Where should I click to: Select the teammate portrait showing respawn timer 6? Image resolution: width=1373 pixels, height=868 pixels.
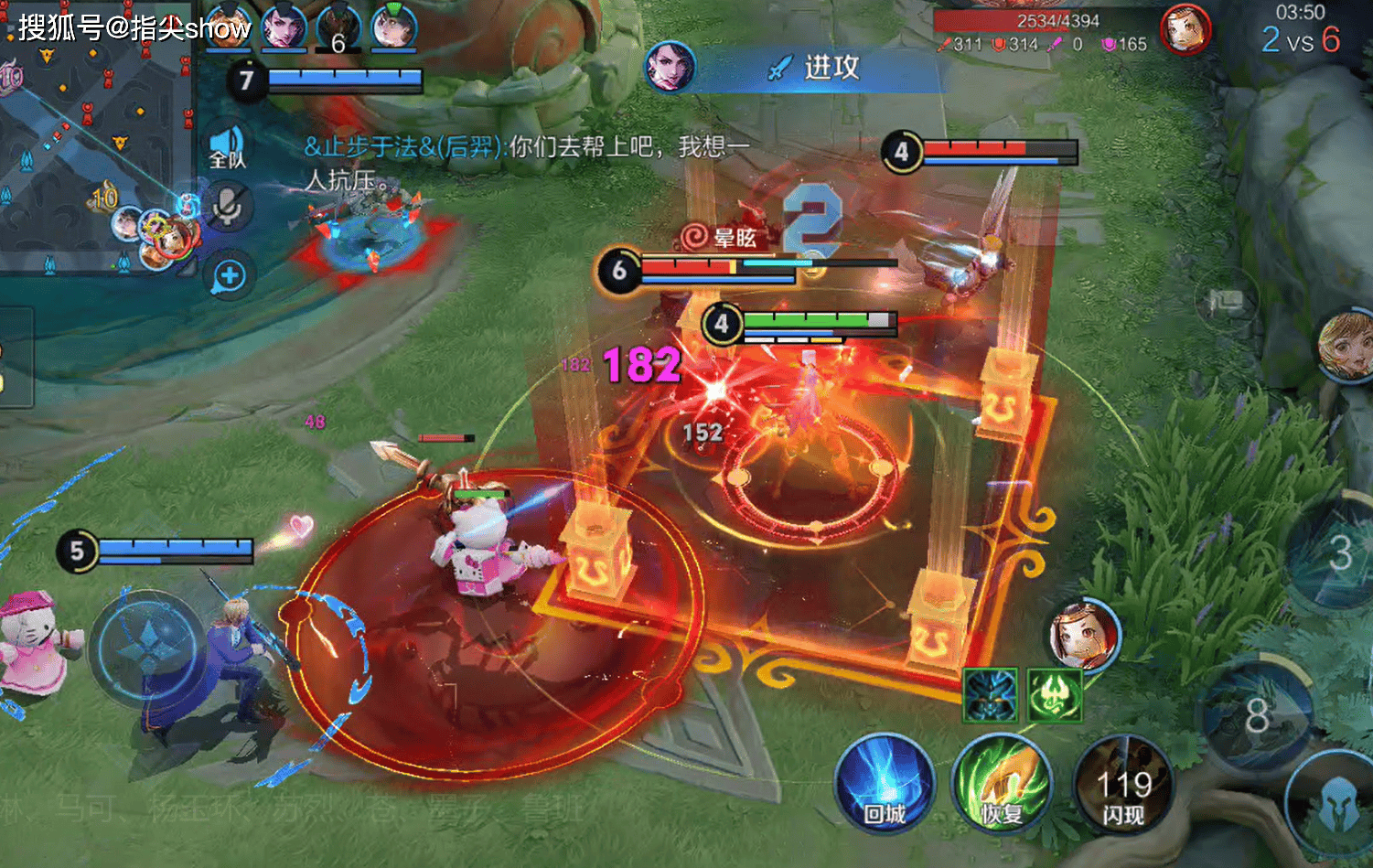point(338,27)
